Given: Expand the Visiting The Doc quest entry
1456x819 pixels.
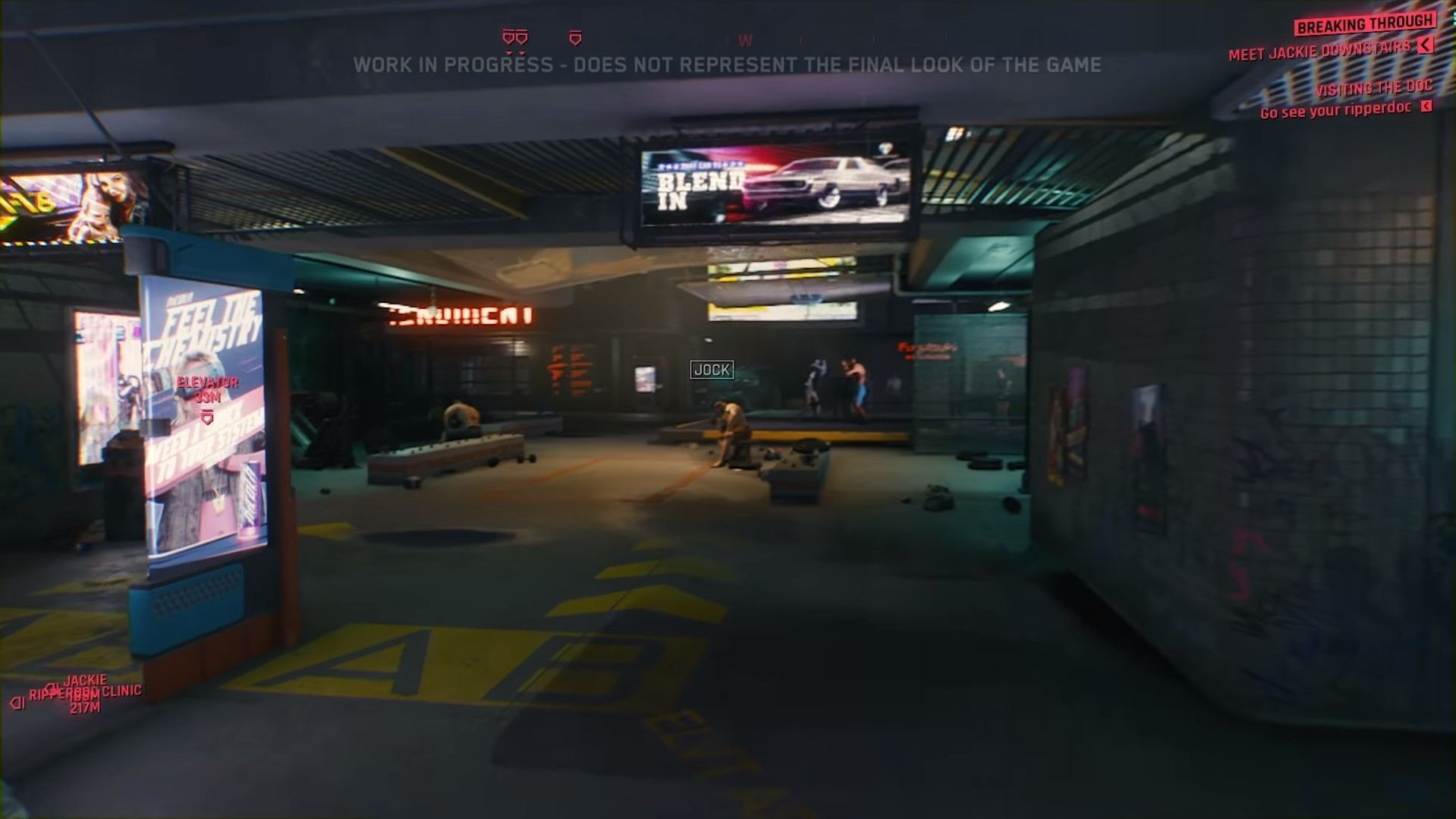Looking at the screenshot, I should click(x=1375, y=87).
